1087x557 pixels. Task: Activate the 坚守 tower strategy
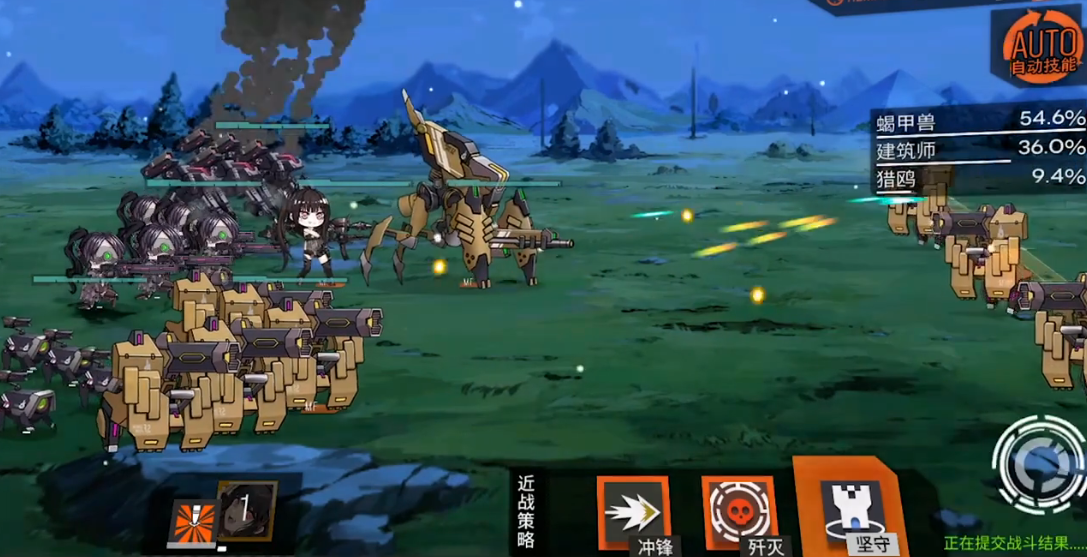[x=843, y=508]
